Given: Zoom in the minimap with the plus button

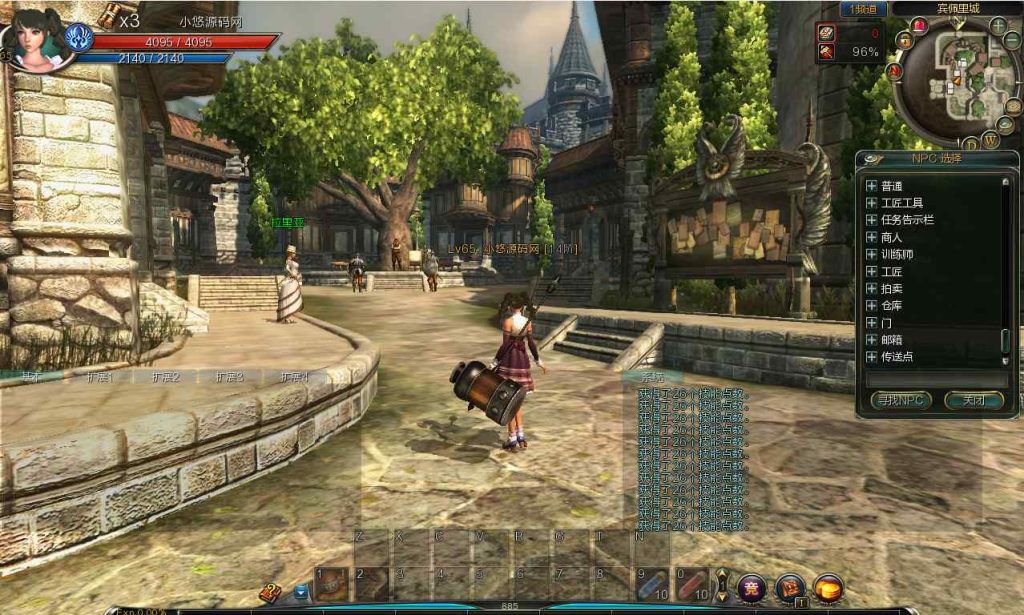Looking at the screenshot, I should point(998,25).
